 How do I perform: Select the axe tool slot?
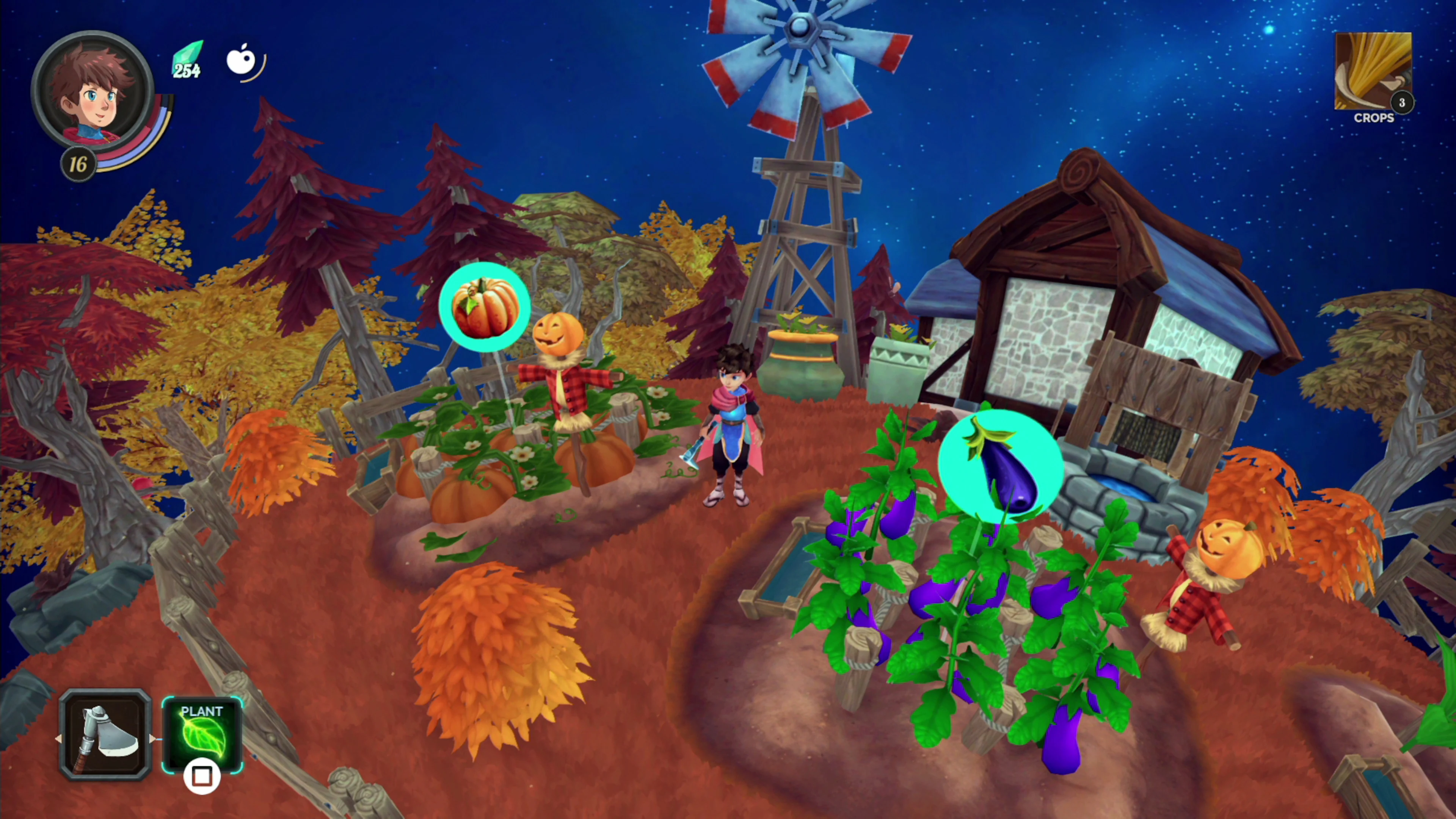(x=105, y=735)
